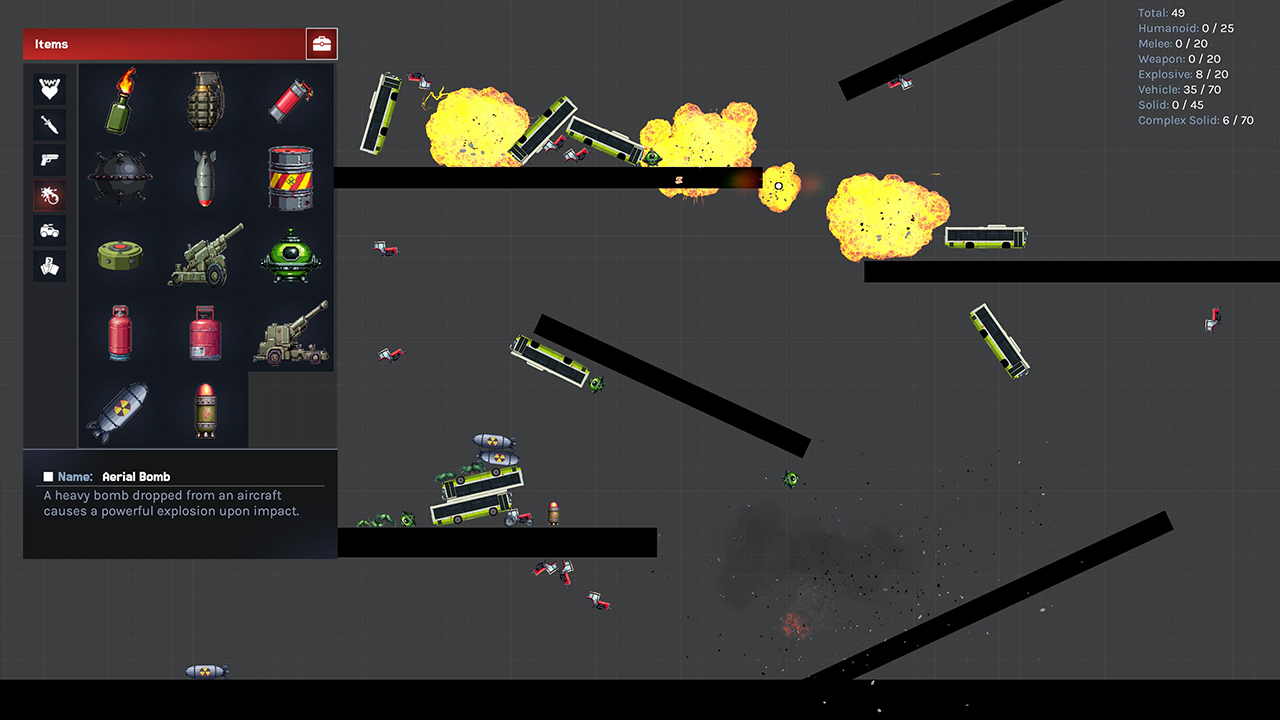Click the toolbox icon on the Items header

[x=321, y=43]
